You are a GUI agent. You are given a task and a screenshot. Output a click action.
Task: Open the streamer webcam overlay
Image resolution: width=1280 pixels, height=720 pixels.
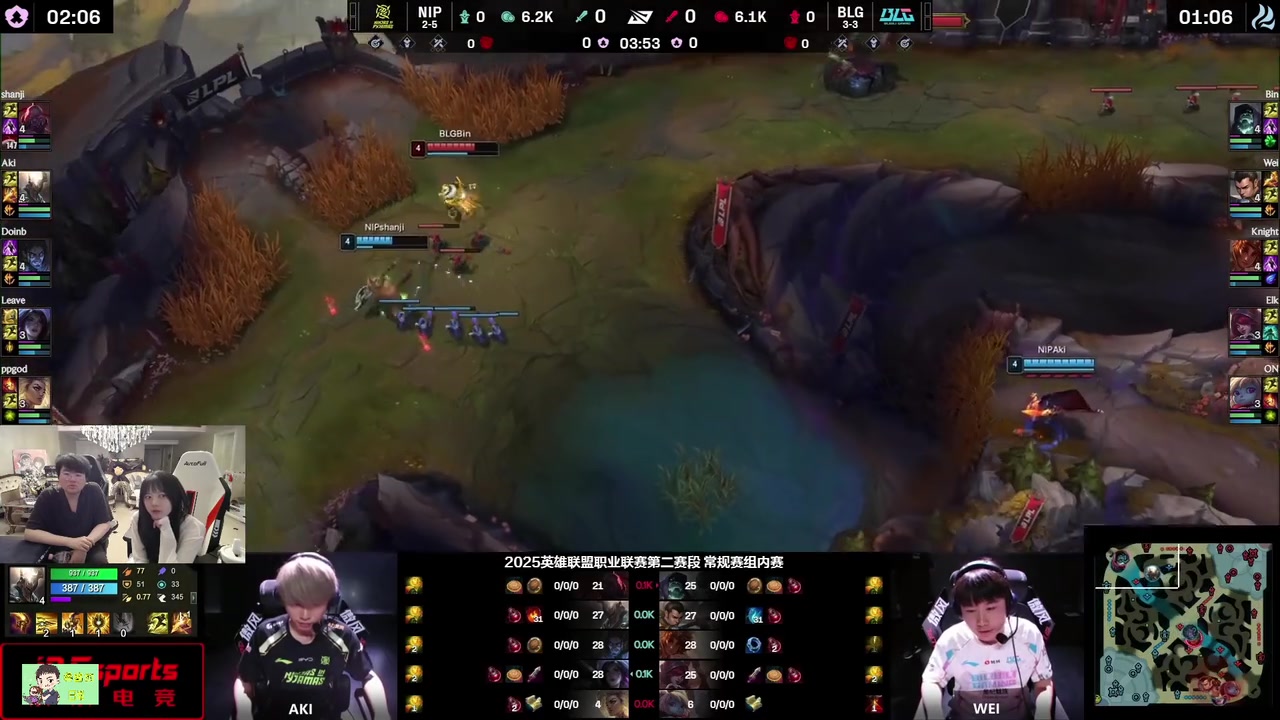pos(123,493)
